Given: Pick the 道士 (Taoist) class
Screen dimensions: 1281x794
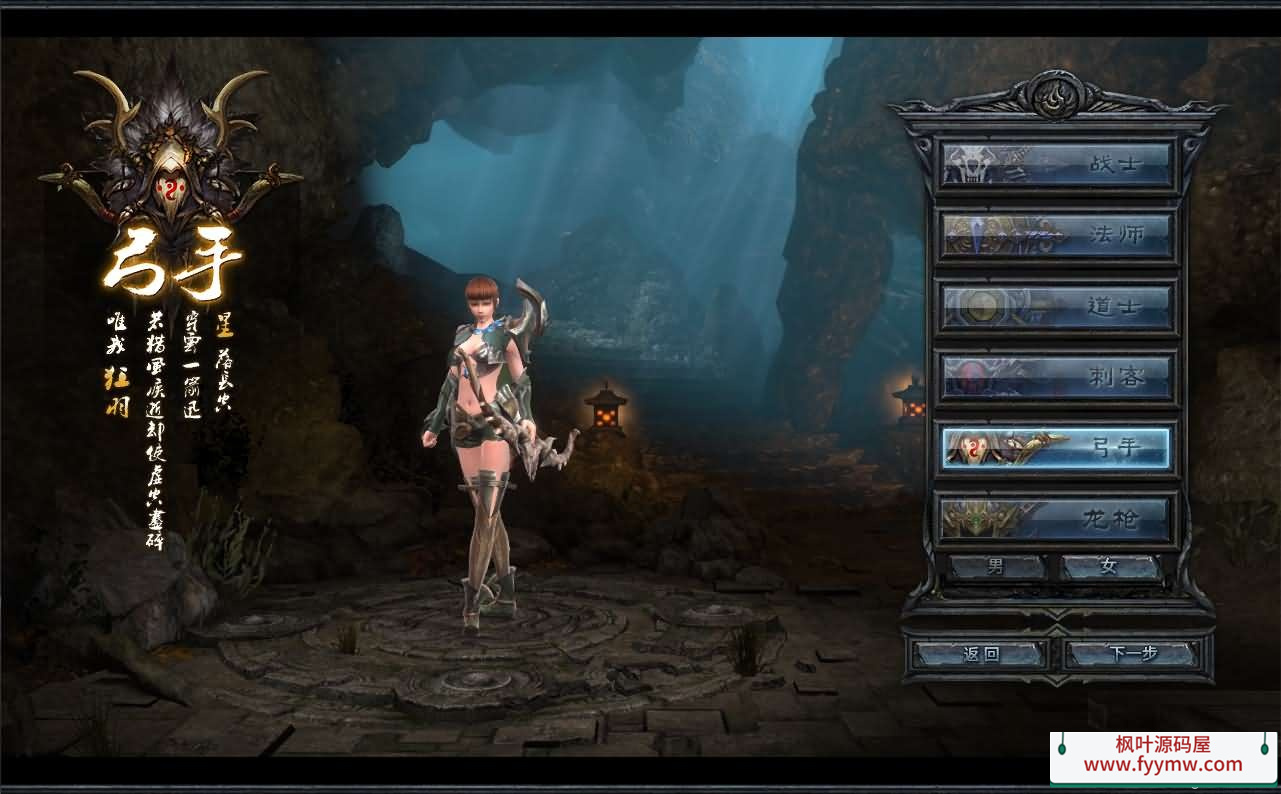Looking at the screenshot, I should (x=1057, y=306).
